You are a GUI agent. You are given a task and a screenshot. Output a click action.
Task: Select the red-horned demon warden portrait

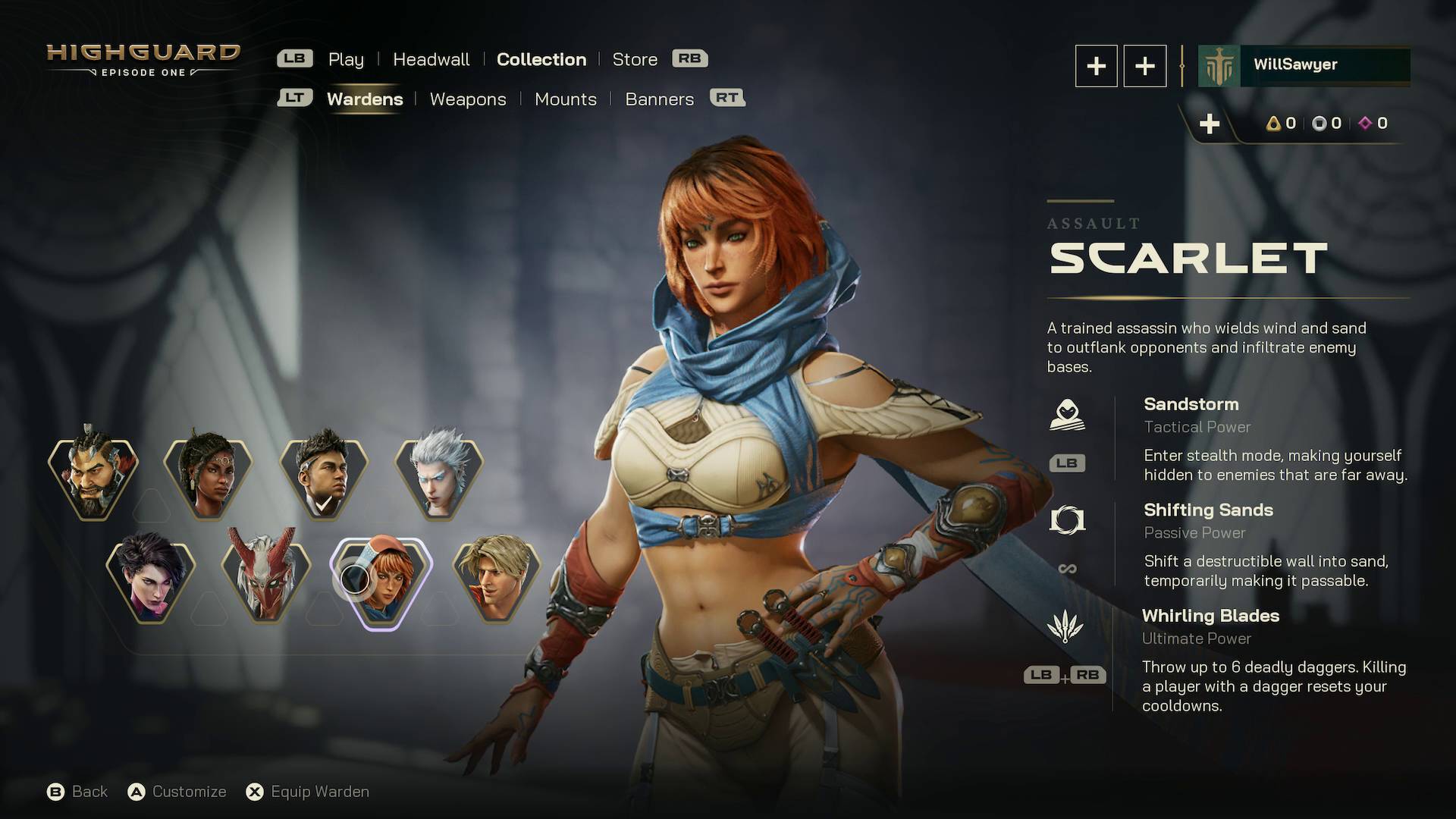(x=265, y=576)
